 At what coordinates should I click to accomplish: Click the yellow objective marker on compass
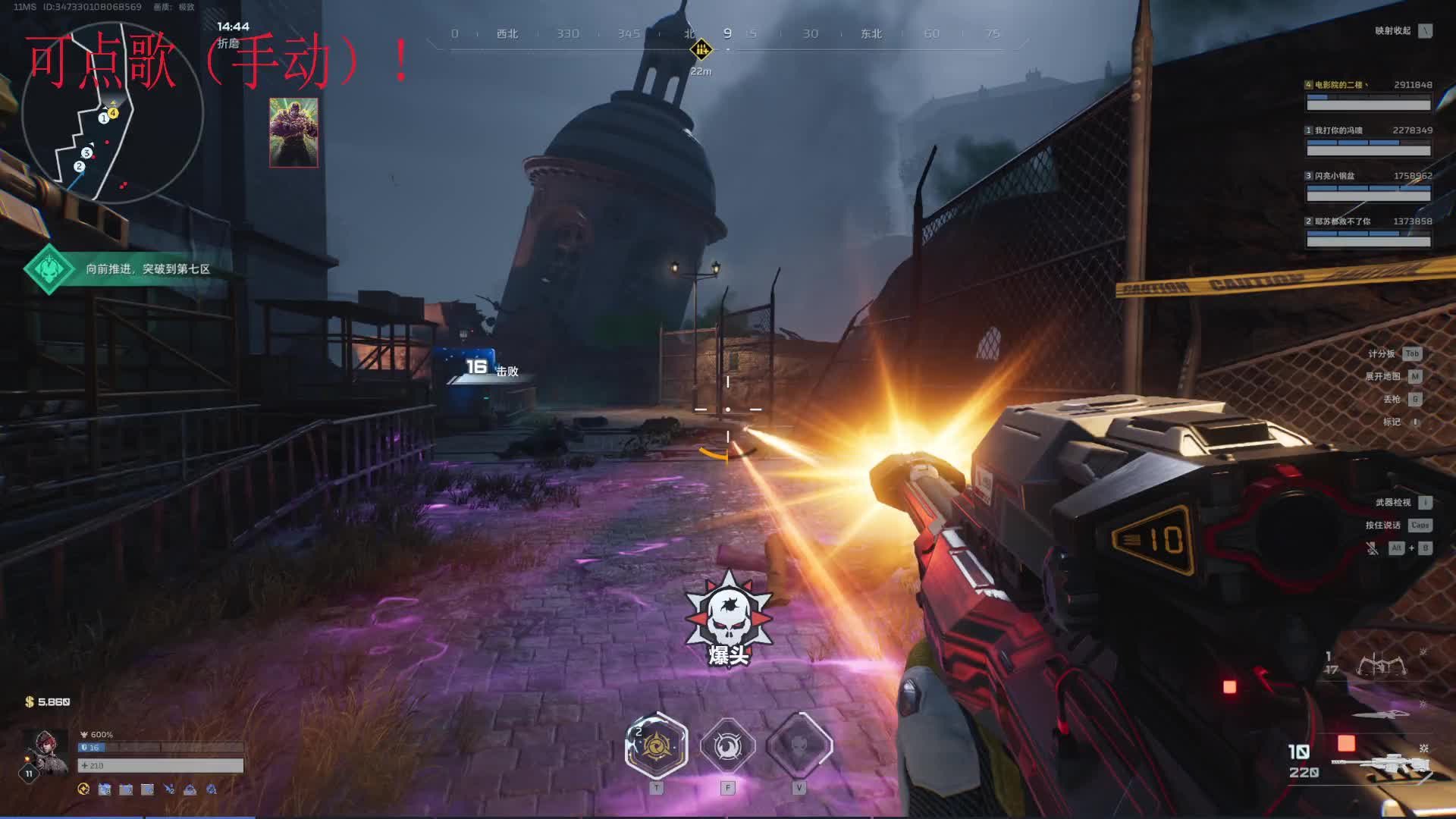point(701,50)
